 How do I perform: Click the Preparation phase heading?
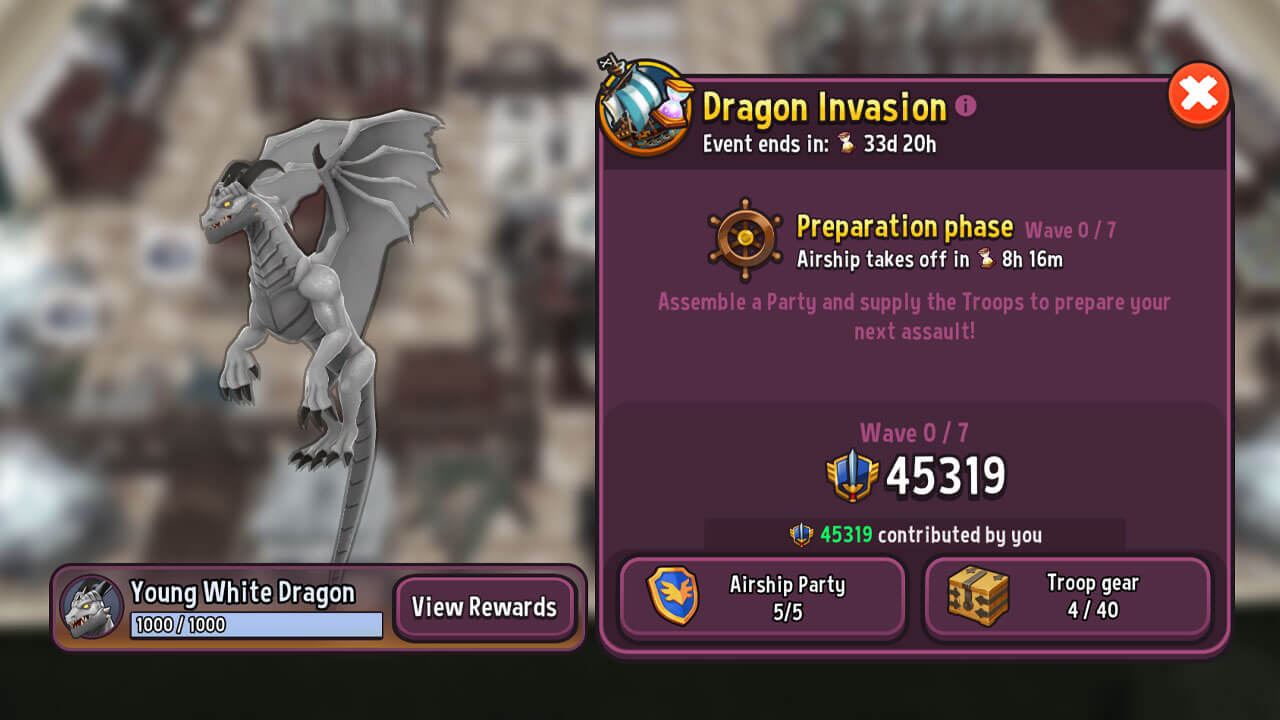click(903, 227)
